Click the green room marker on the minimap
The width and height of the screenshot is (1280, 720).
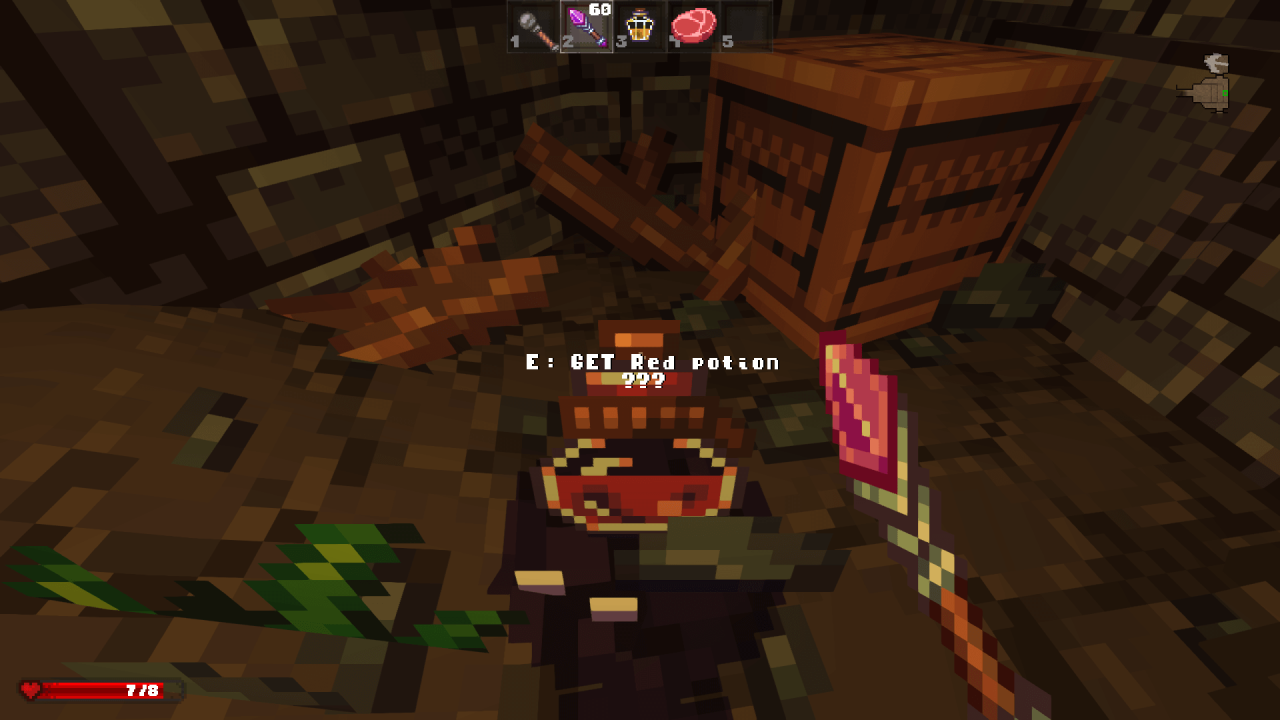click(1225, 93)
